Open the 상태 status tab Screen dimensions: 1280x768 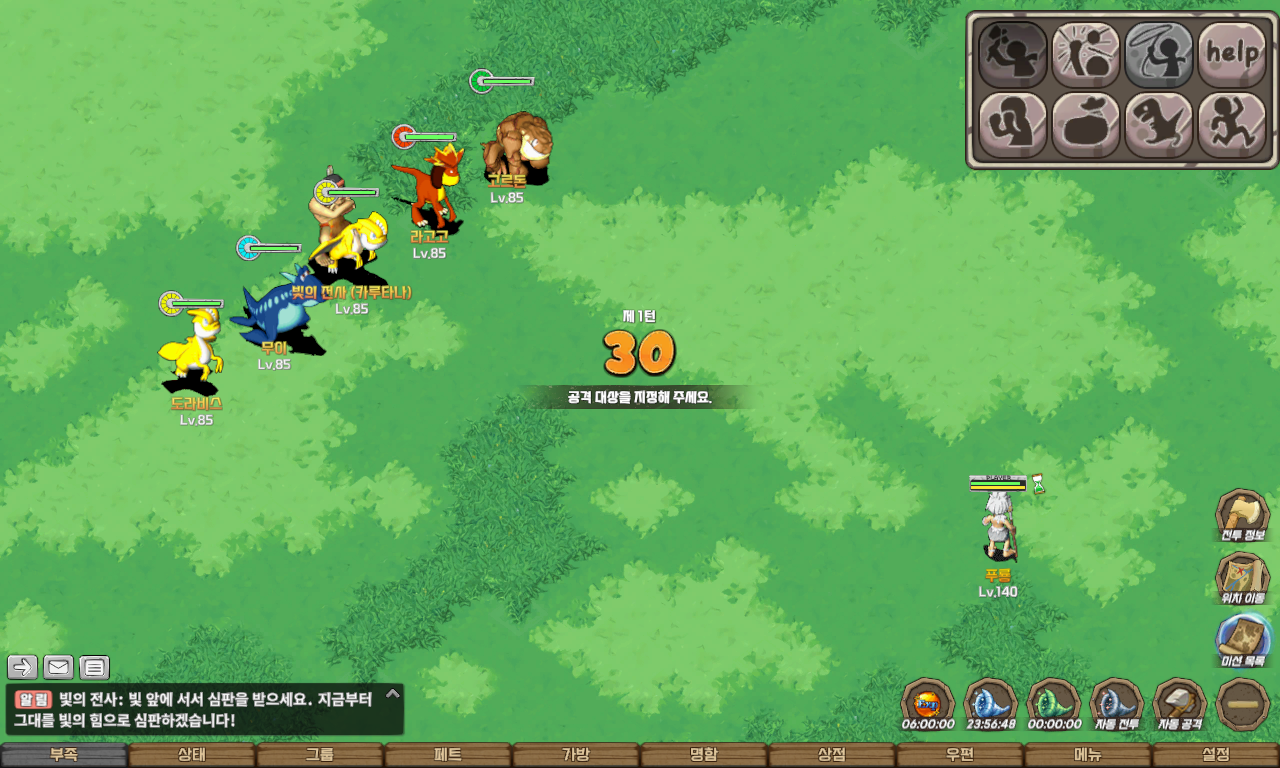191,755
